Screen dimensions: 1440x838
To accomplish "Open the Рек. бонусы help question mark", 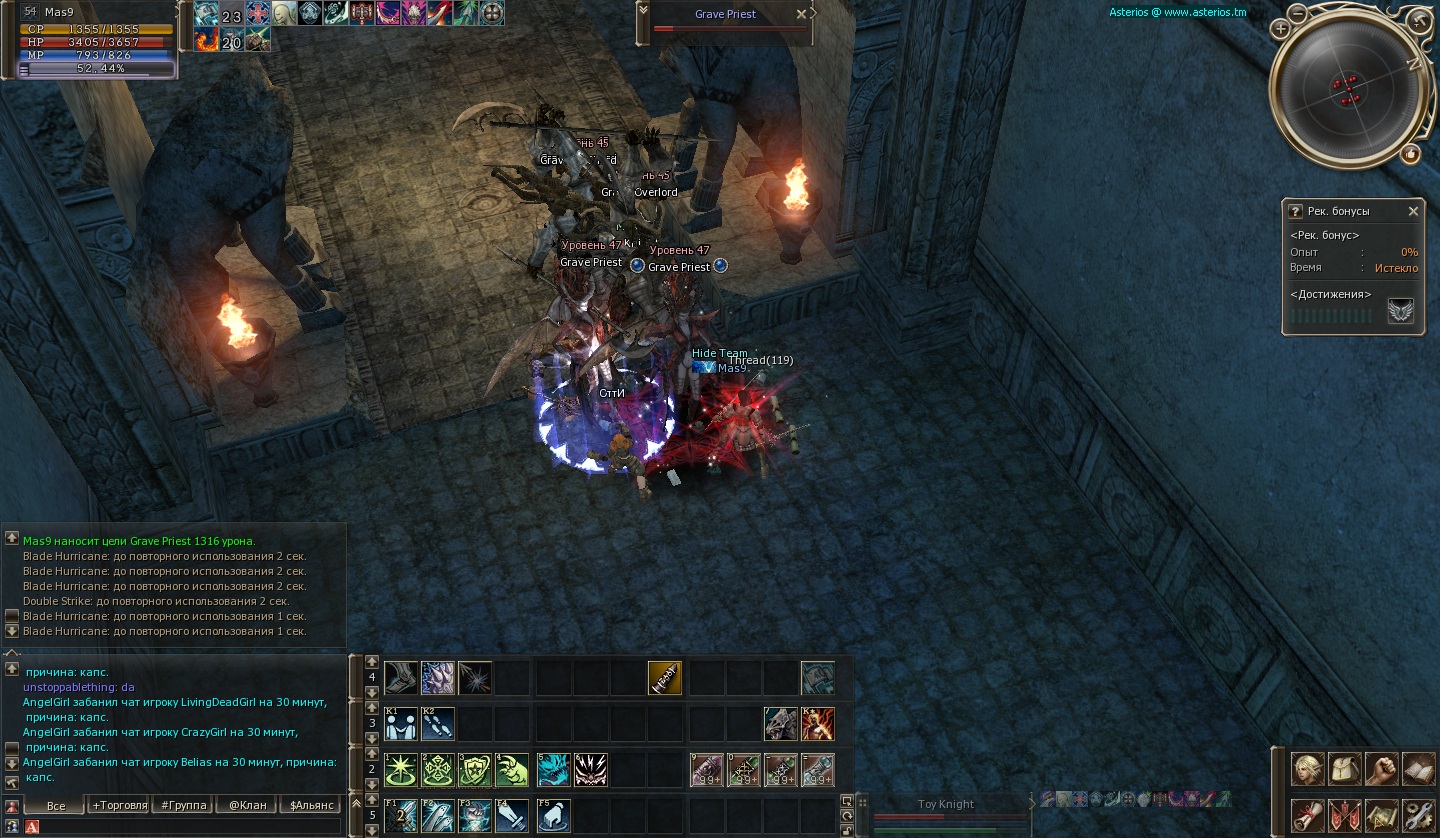I will point(1295,211).
